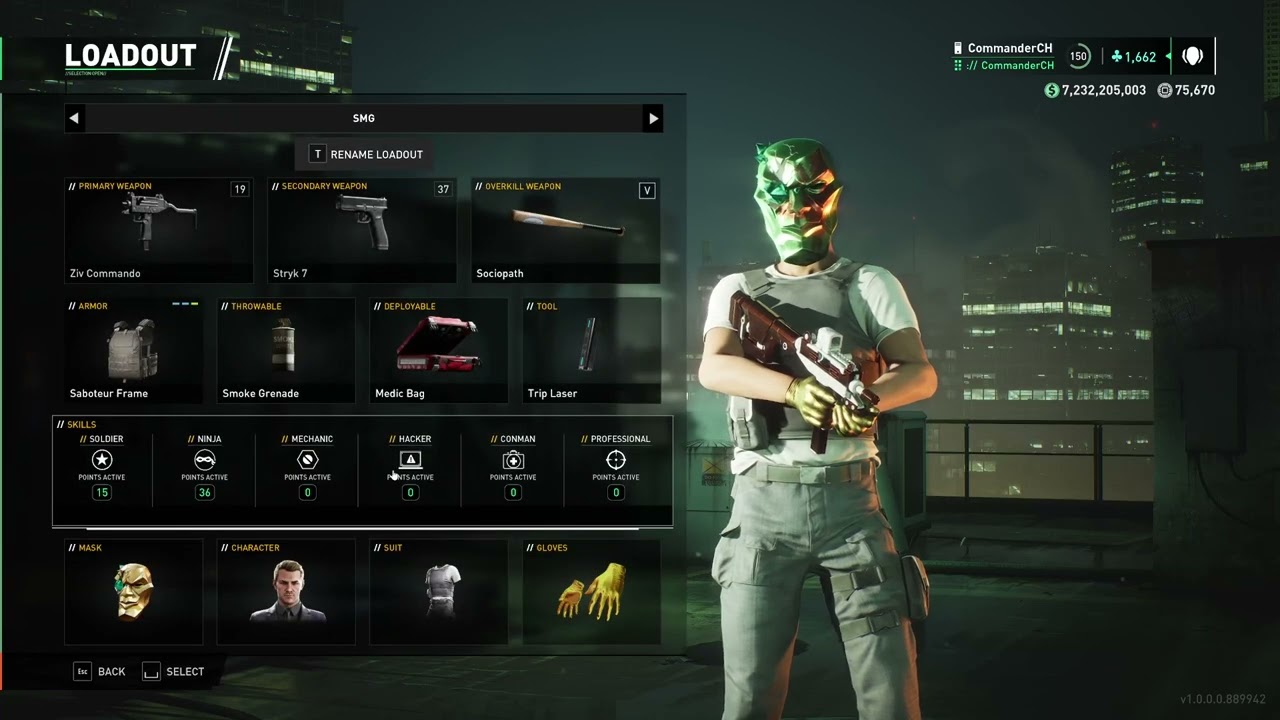Image resolution: width=1280 pixels, height=720 pixels.
Task: Rename the SMG loadout
Action: coord(366,154)
